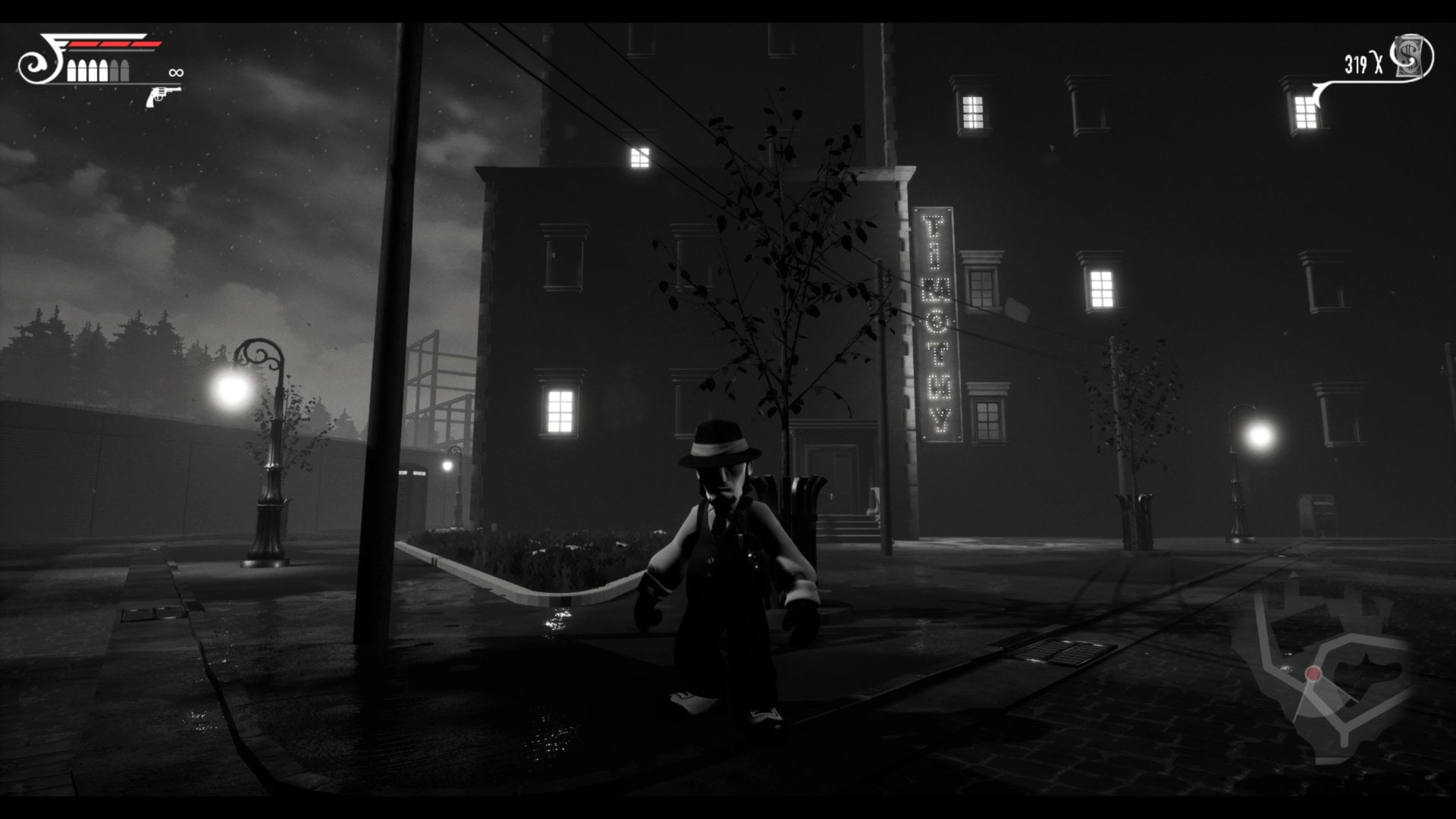Click the money bill icon
The height and width of the screenshot is (819, 1456).
[1413, 58]
